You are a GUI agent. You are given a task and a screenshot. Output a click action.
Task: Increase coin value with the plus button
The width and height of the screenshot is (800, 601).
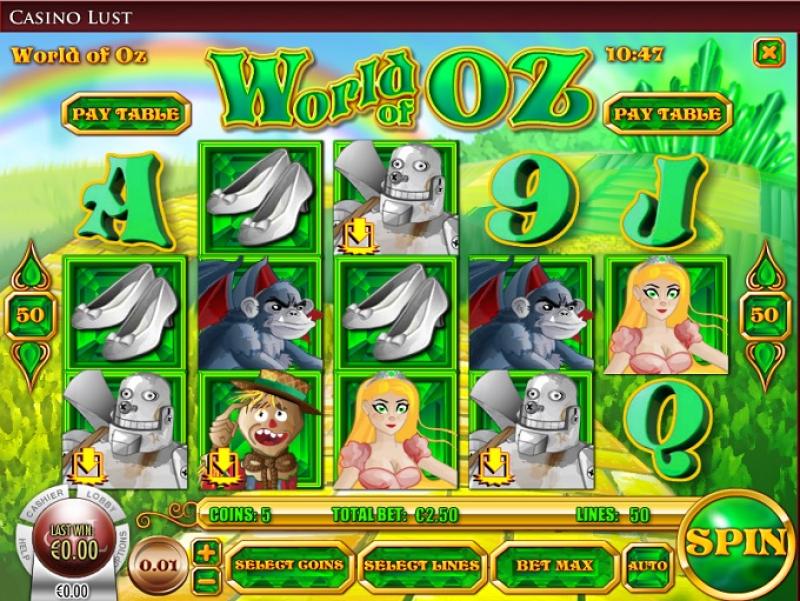click(x=206, y=551)
